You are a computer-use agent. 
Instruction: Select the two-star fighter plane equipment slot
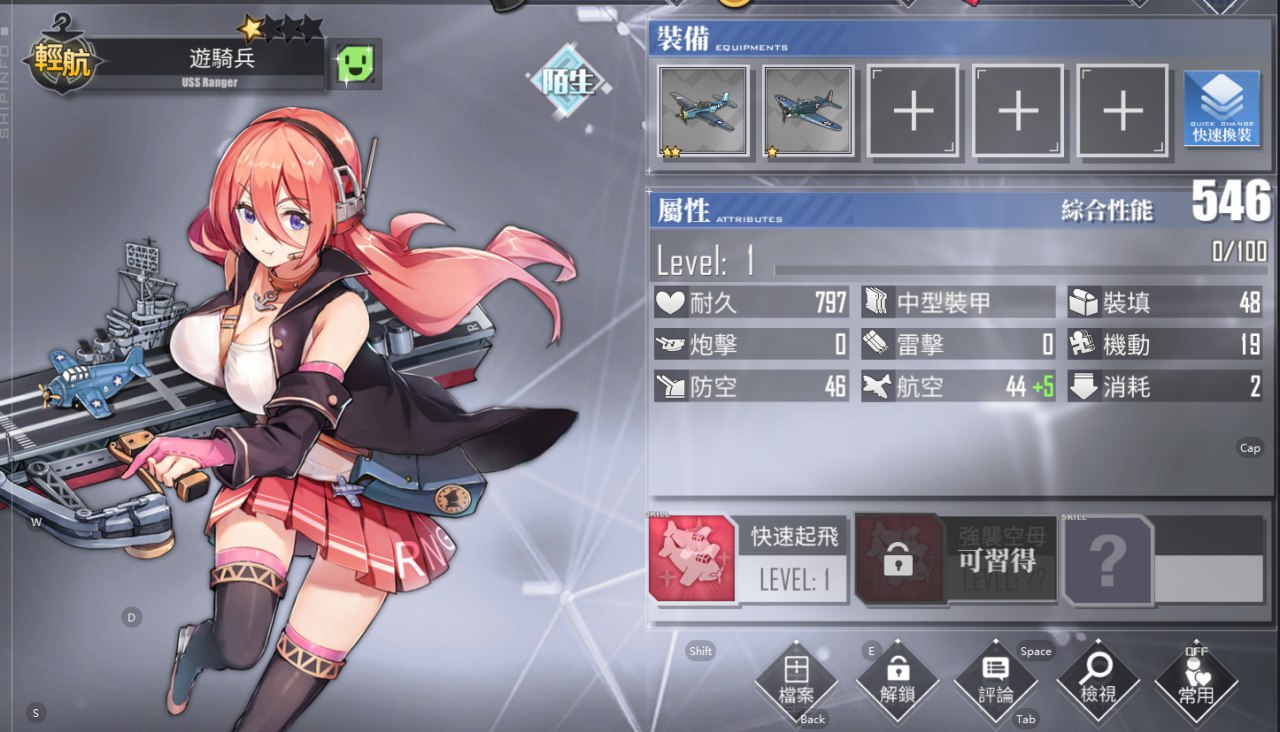pos(703,111)
